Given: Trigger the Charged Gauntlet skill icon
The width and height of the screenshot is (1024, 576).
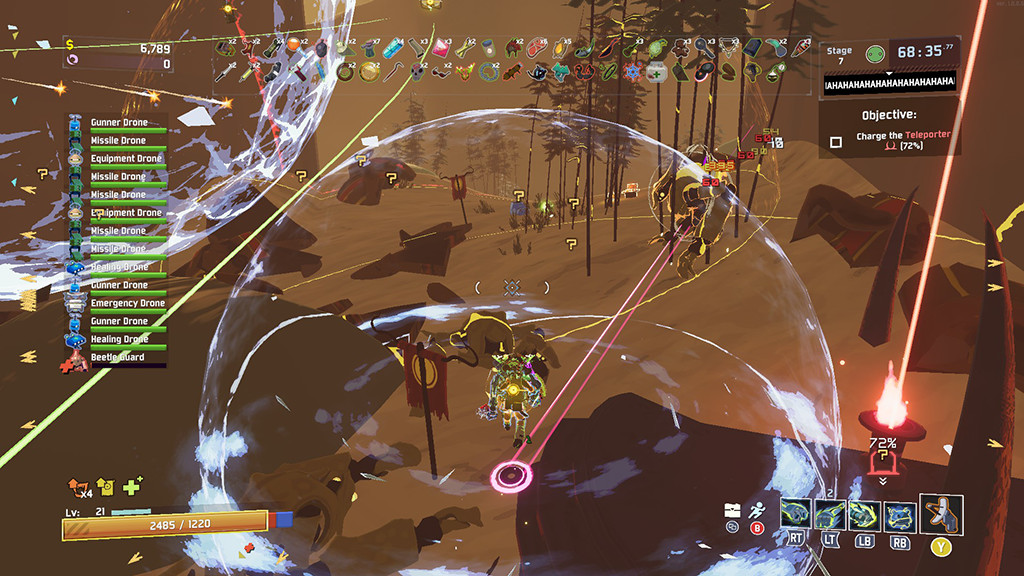Looking at the screenshot, I should [864, 515].
